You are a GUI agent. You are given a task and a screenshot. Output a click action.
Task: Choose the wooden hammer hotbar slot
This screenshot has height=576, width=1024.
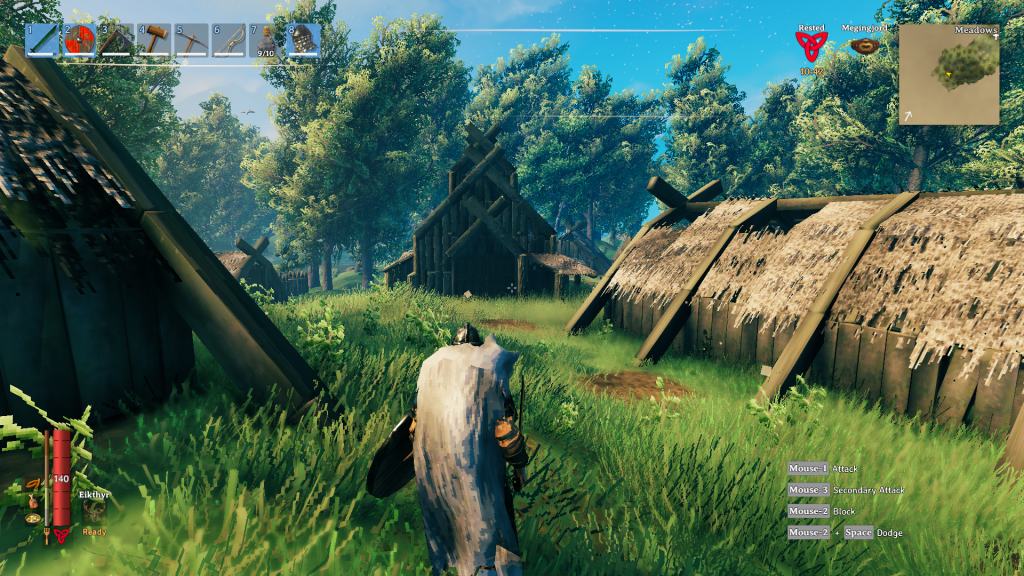point(154,41)
